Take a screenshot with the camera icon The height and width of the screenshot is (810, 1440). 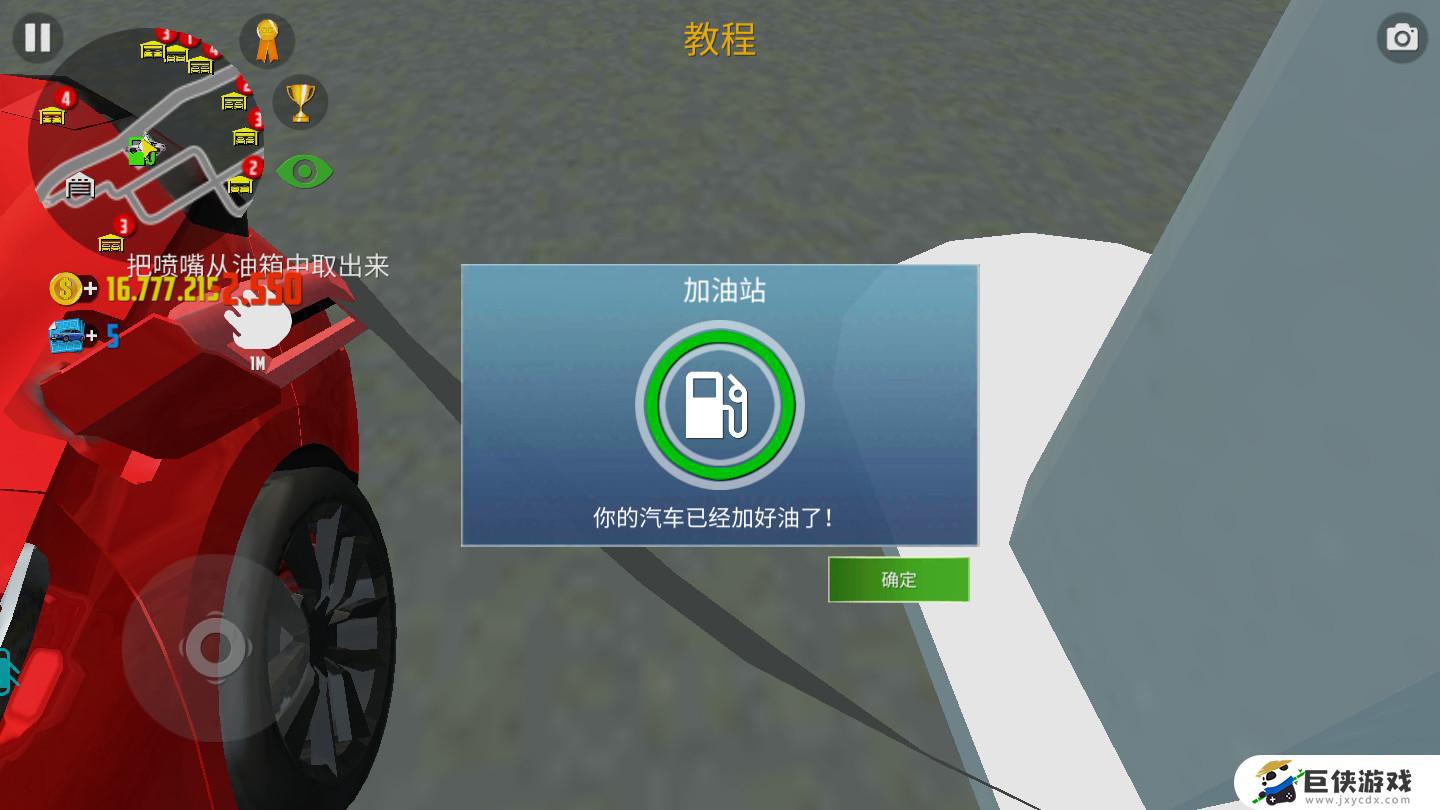tap(1401, 37)
